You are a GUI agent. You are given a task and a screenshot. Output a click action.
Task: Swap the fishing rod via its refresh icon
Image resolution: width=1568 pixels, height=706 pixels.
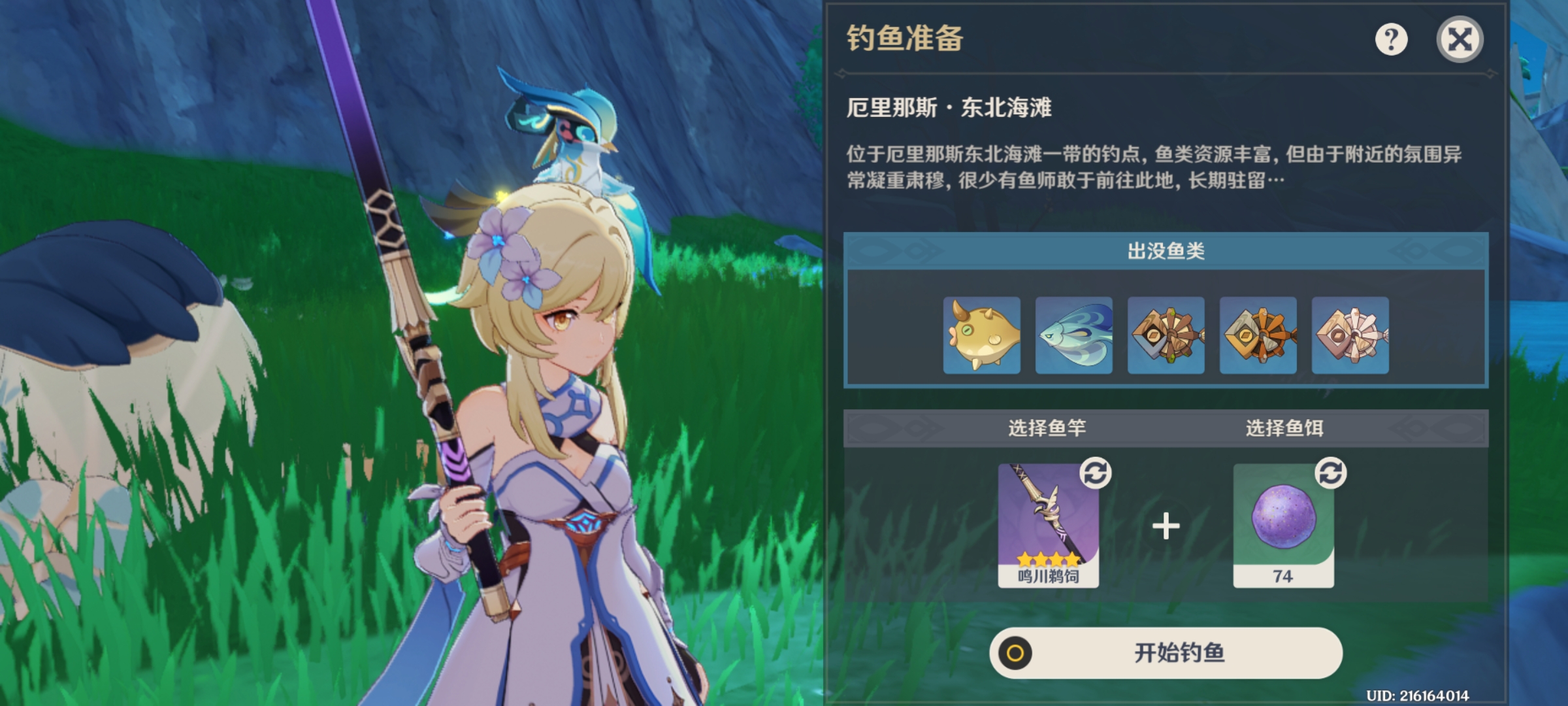[x=1096, y=473]
